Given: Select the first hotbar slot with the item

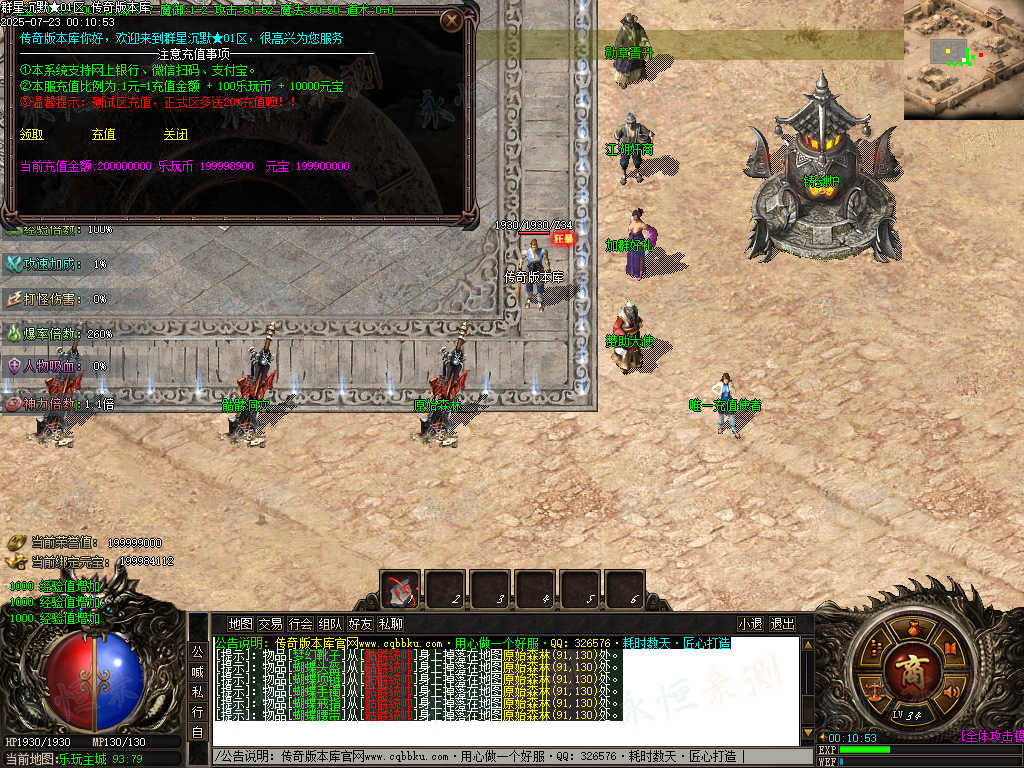Looking at the screenshot, I should (402, 590).
